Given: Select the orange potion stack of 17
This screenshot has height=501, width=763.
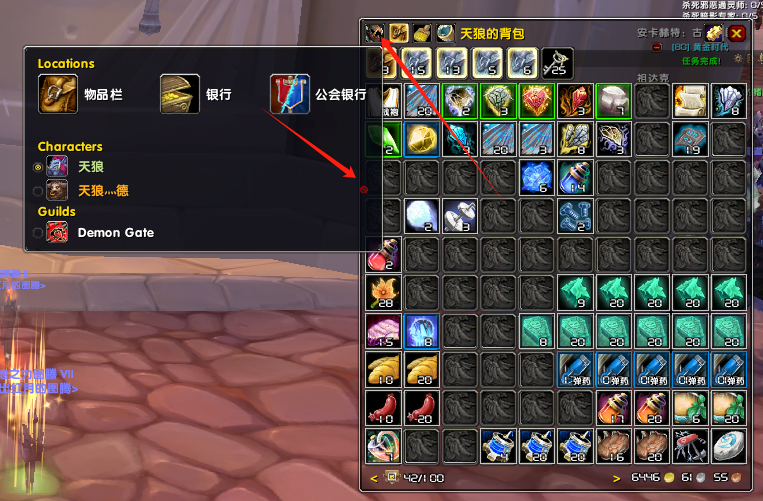Looking at the screenshot, I should [x=612, y=409].
